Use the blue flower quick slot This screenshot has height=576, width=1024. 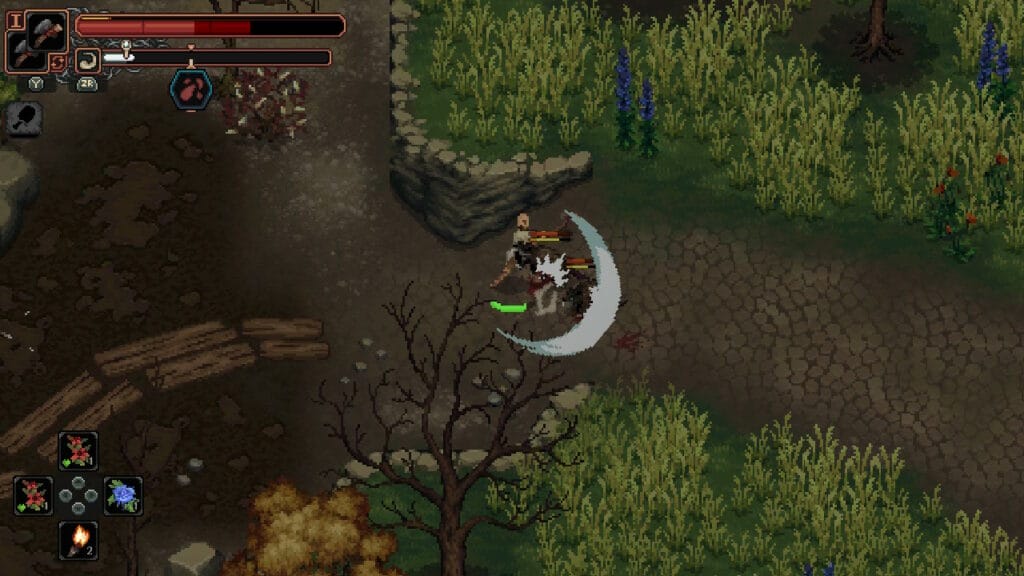123,495
